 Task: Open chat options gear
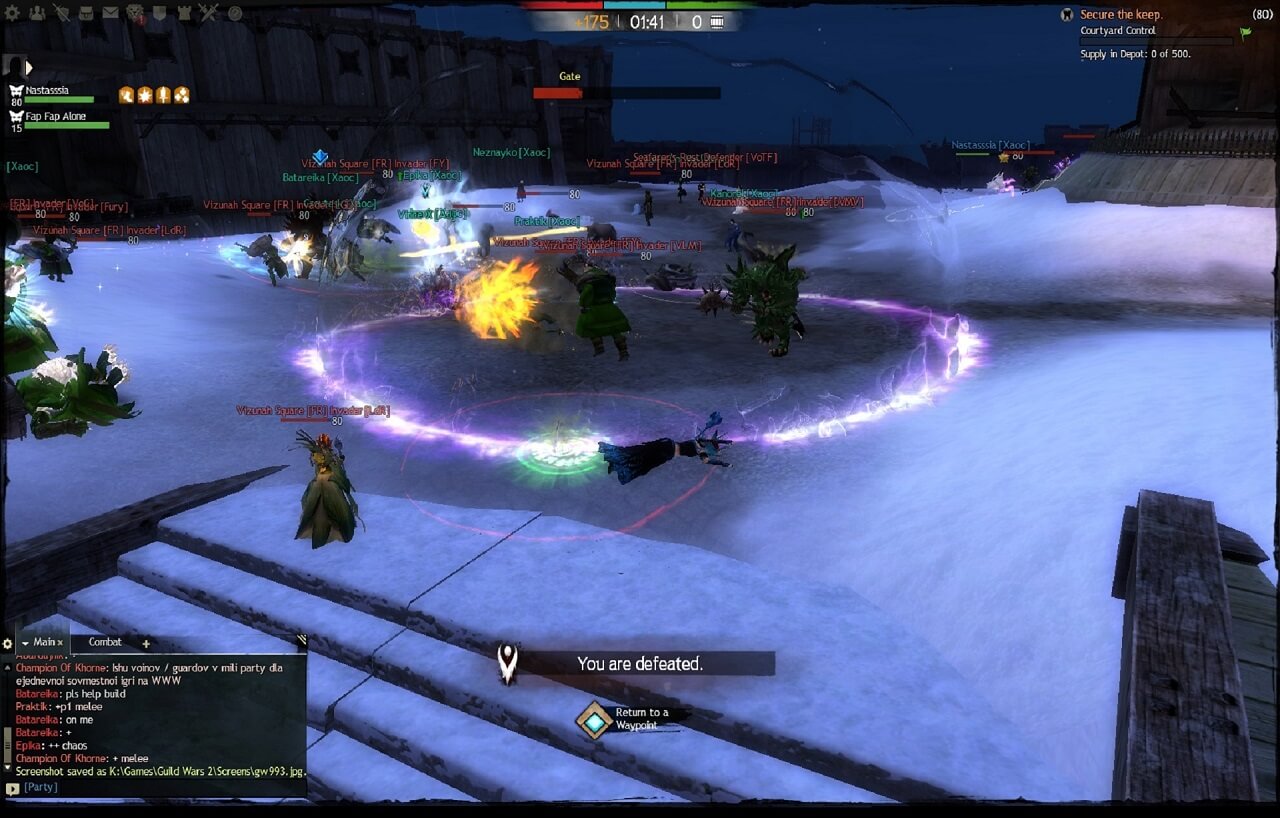tap(8, 643)
